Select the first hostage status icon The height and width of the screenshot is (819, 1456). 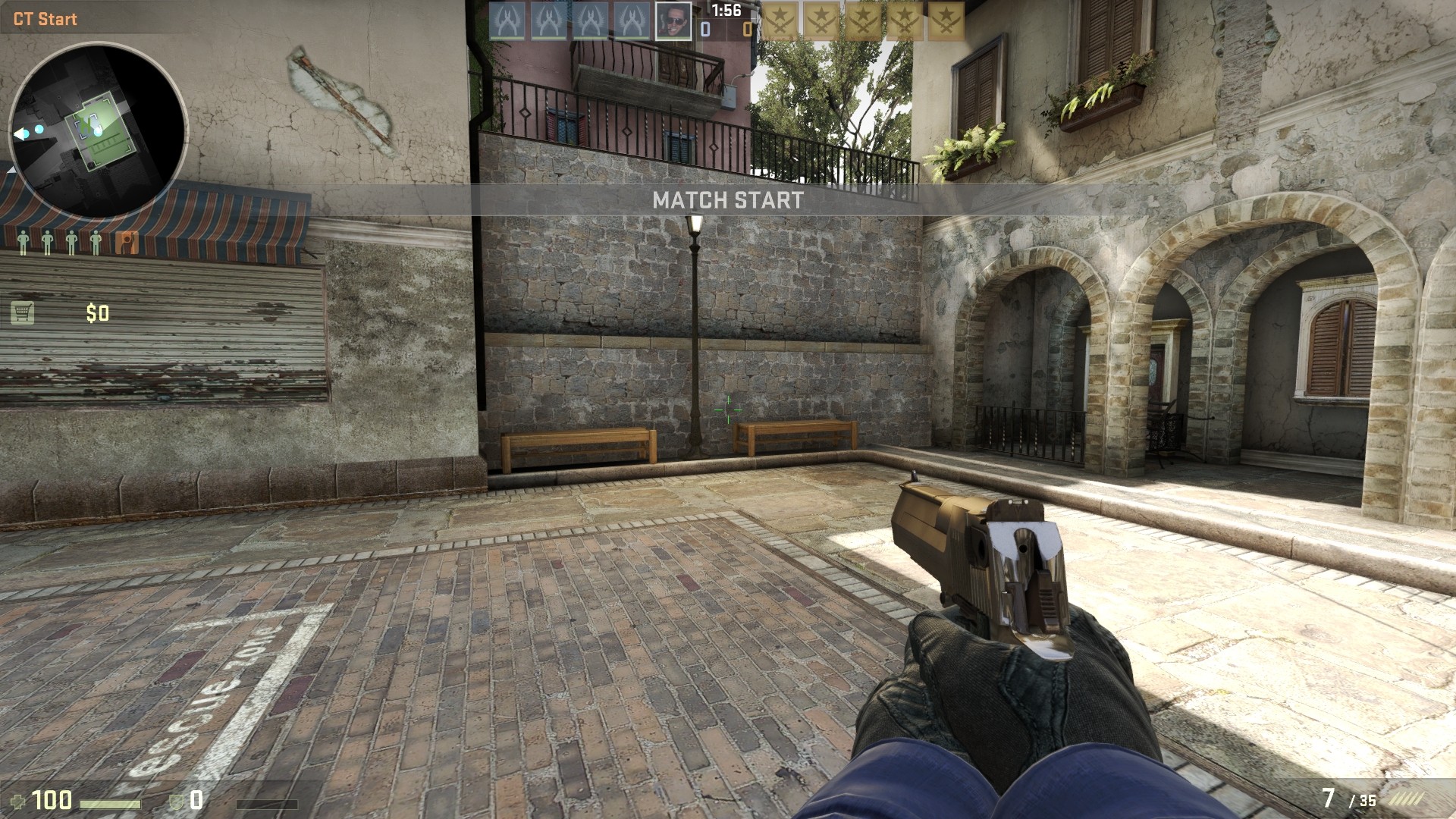(24, 240)
